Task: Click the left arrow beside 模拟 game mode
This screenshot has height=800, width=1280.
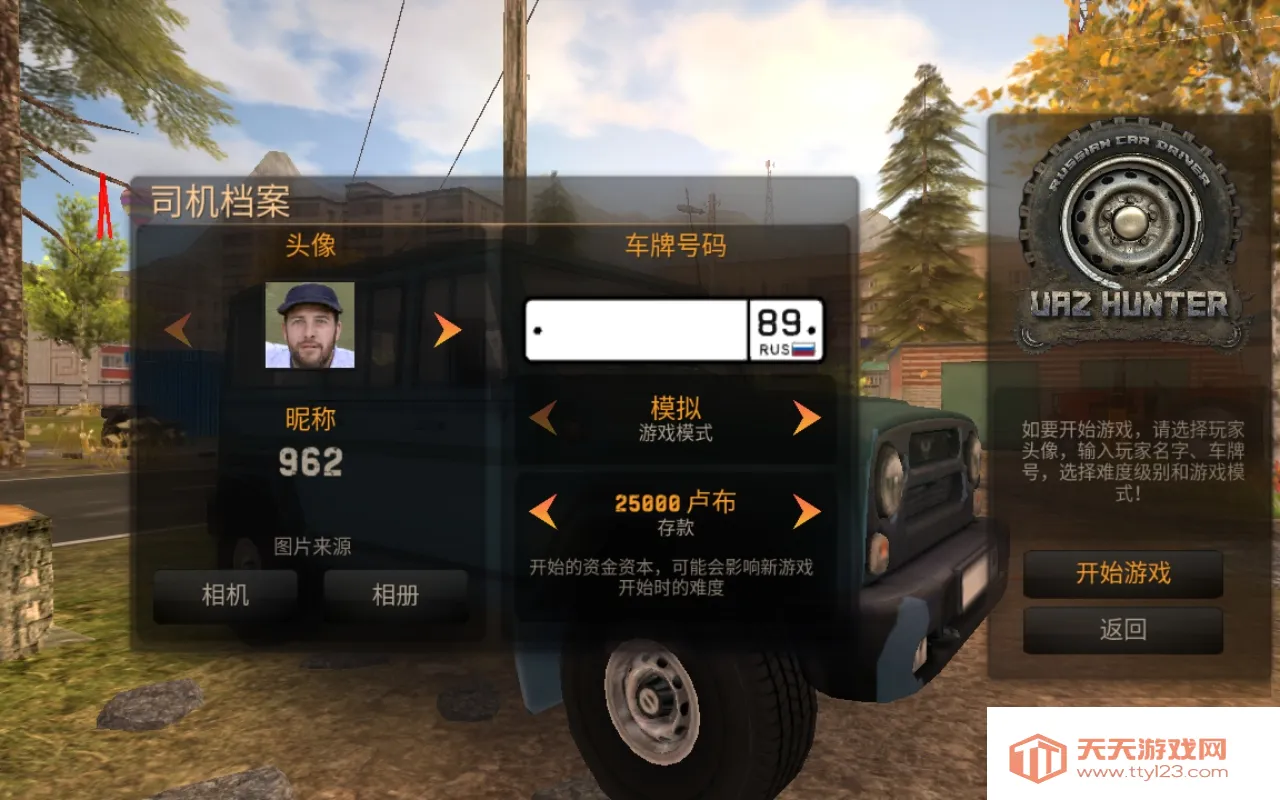Action: [x=542, y=418]
